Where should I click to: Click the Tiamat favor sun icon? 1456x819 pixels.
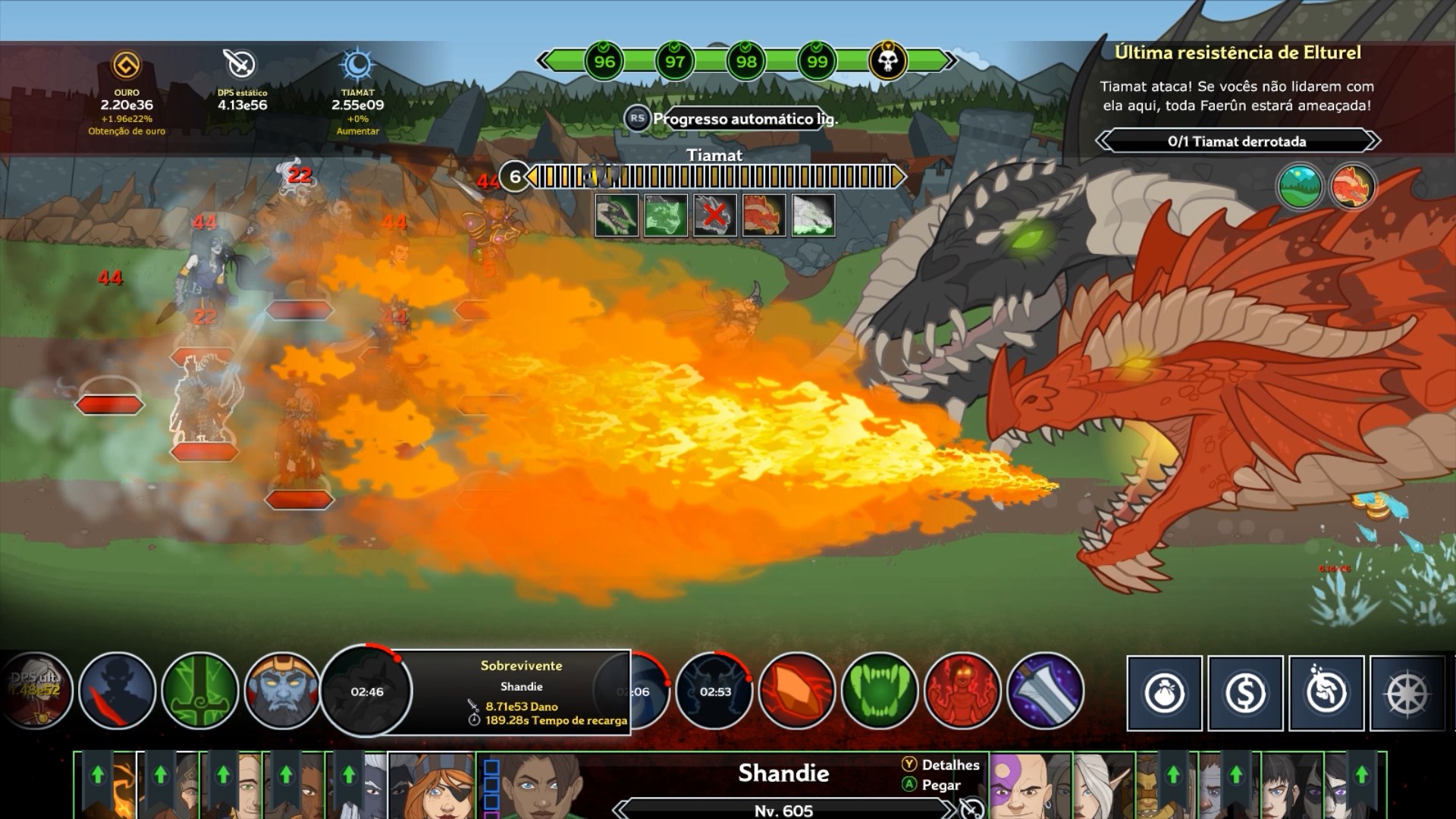click(x=357, y=67)
